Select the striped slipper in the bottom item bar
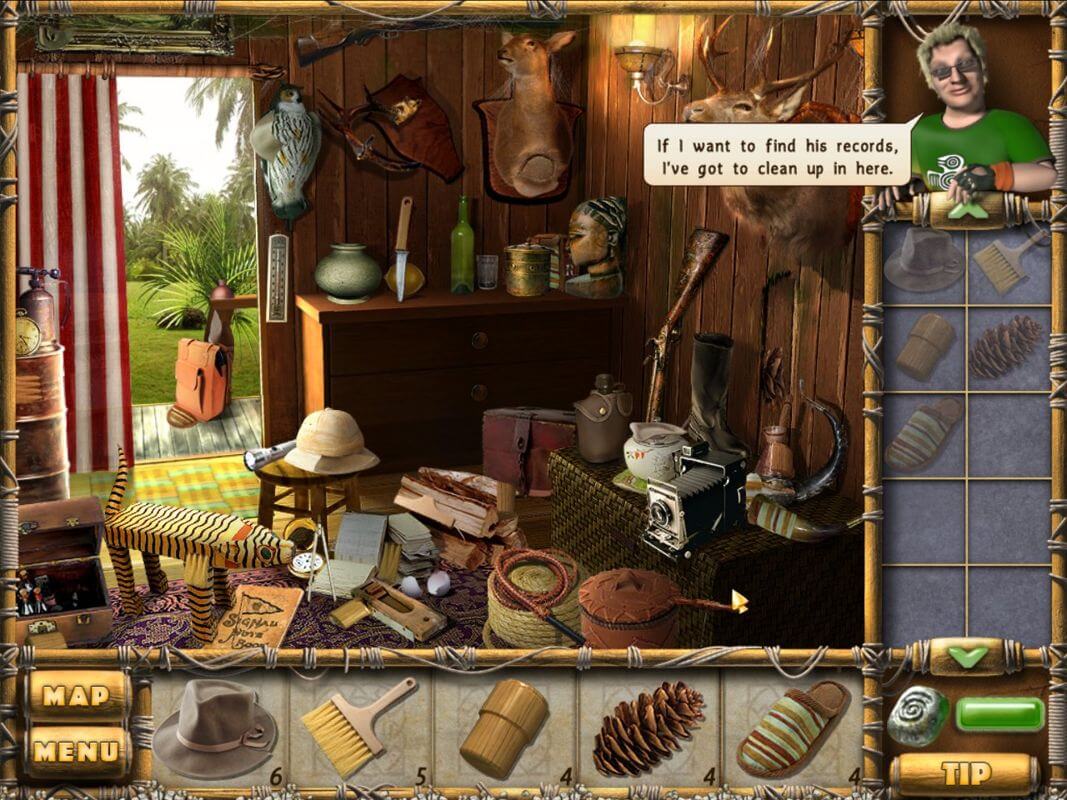 tap(792, 727)
